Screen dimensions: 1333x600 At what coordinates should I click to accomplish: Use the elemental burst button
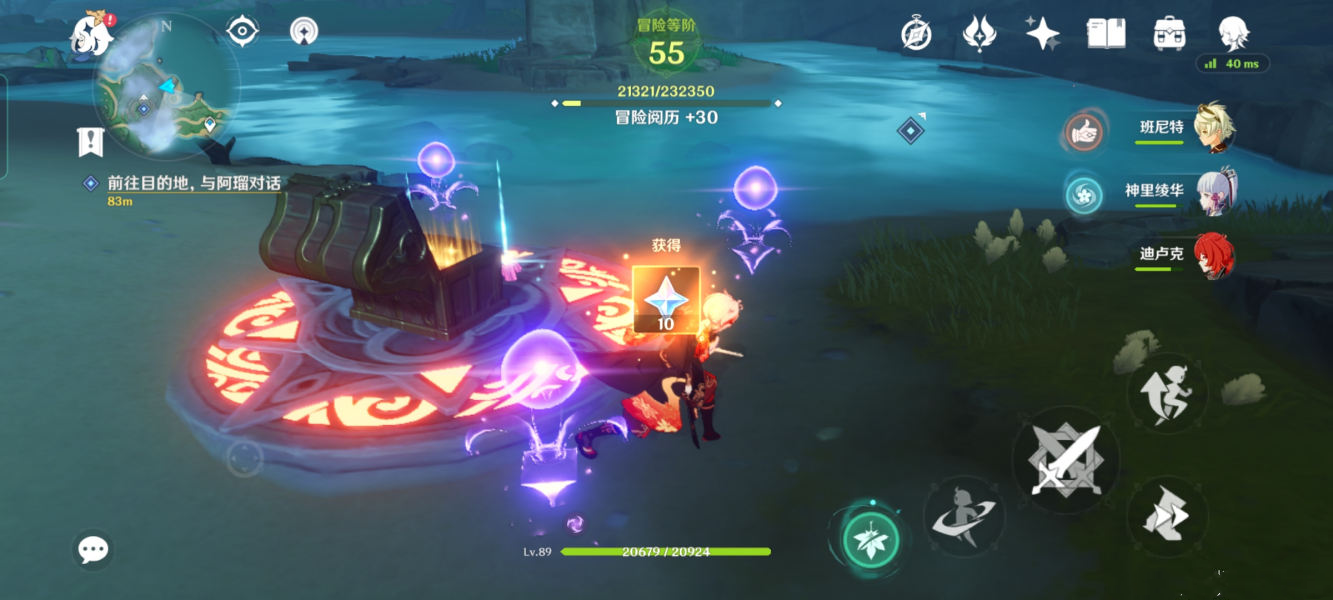(964, 517)
